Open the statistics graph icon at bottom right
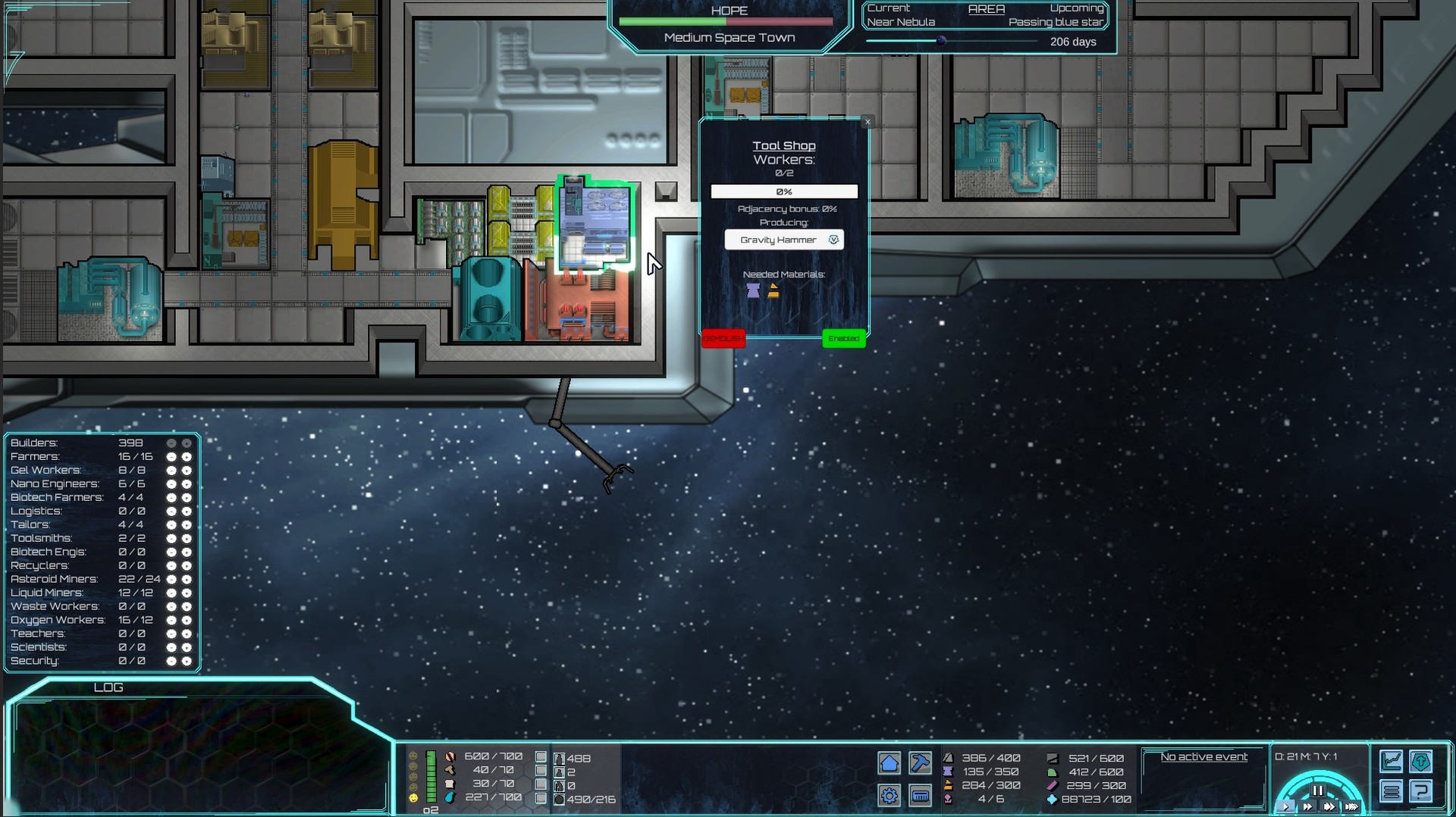 pyautogui.click(x=1392, y=761)
